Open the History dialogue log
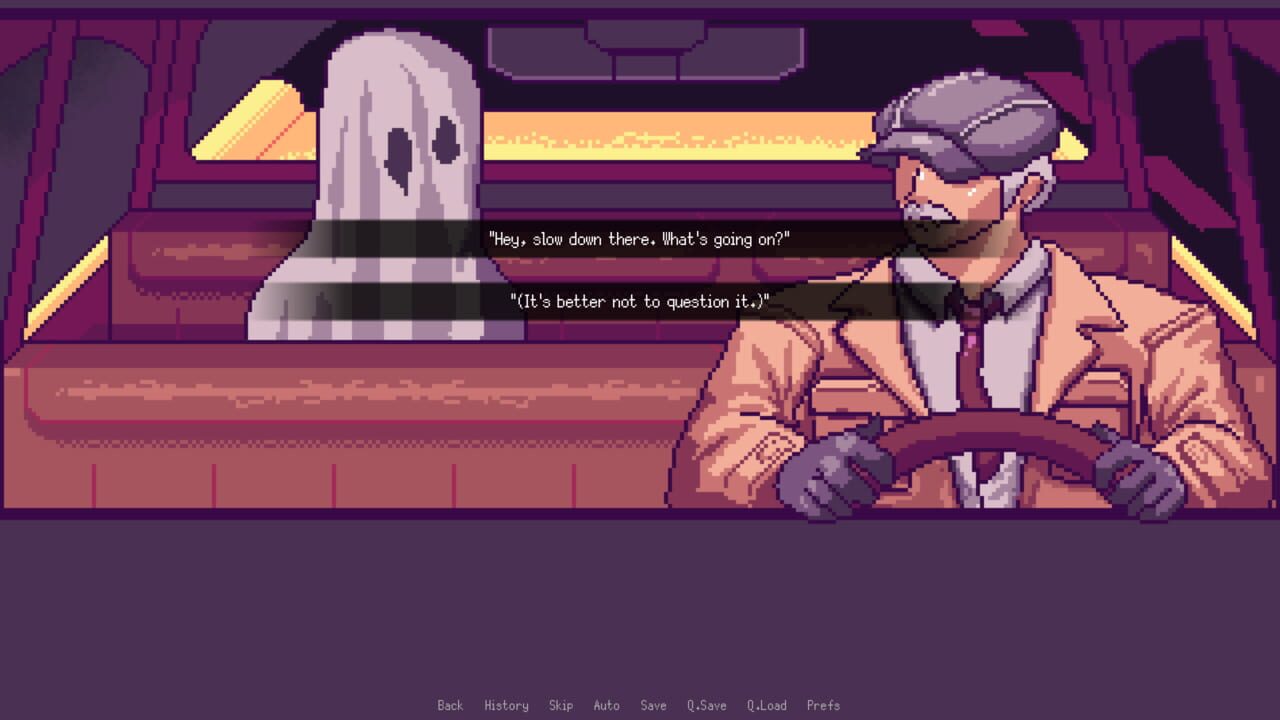1280x720 pixels. [x=507, y=705]
